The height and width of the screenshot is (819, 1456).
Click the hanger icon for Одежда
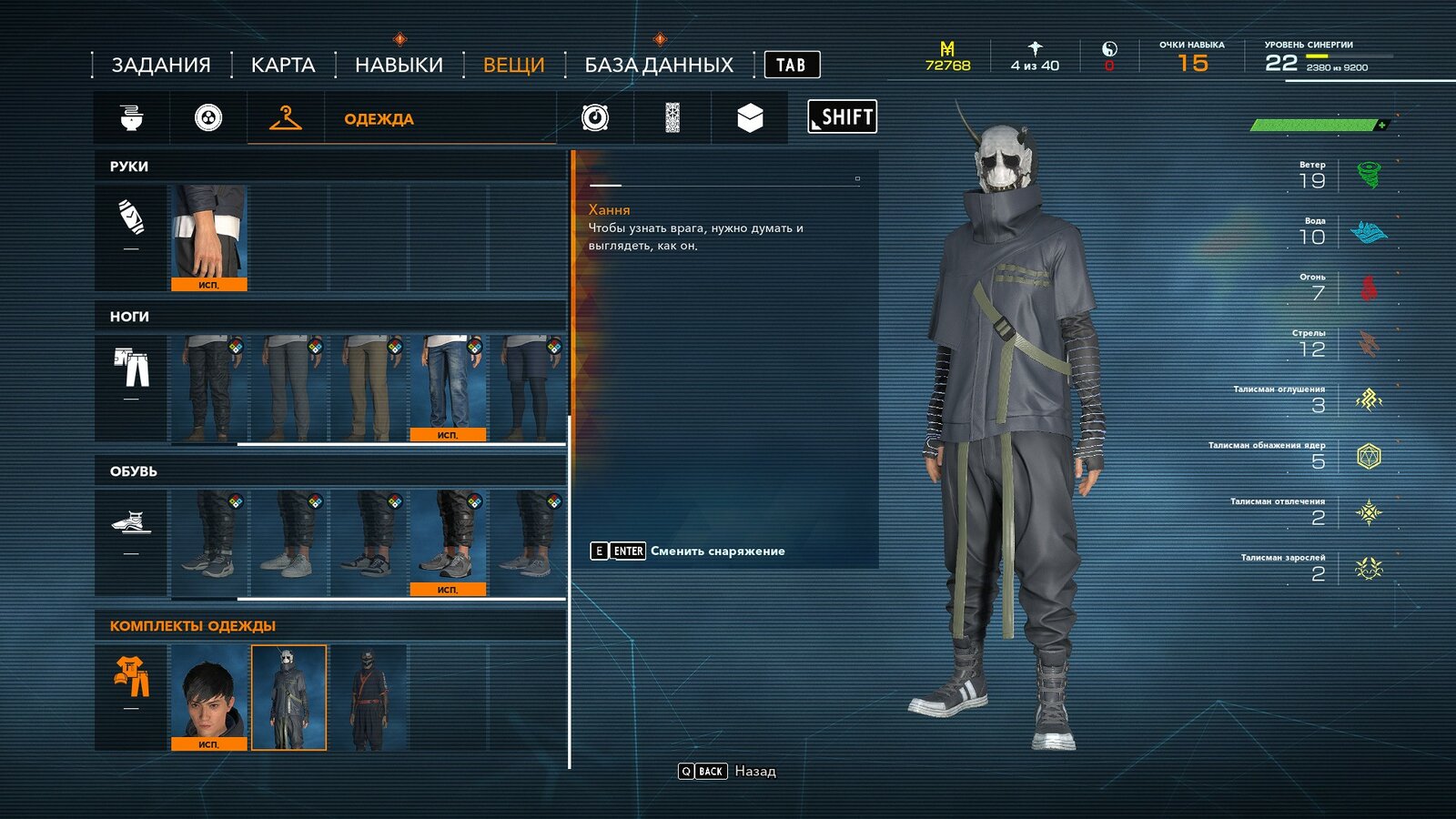(x=287, y=116)
